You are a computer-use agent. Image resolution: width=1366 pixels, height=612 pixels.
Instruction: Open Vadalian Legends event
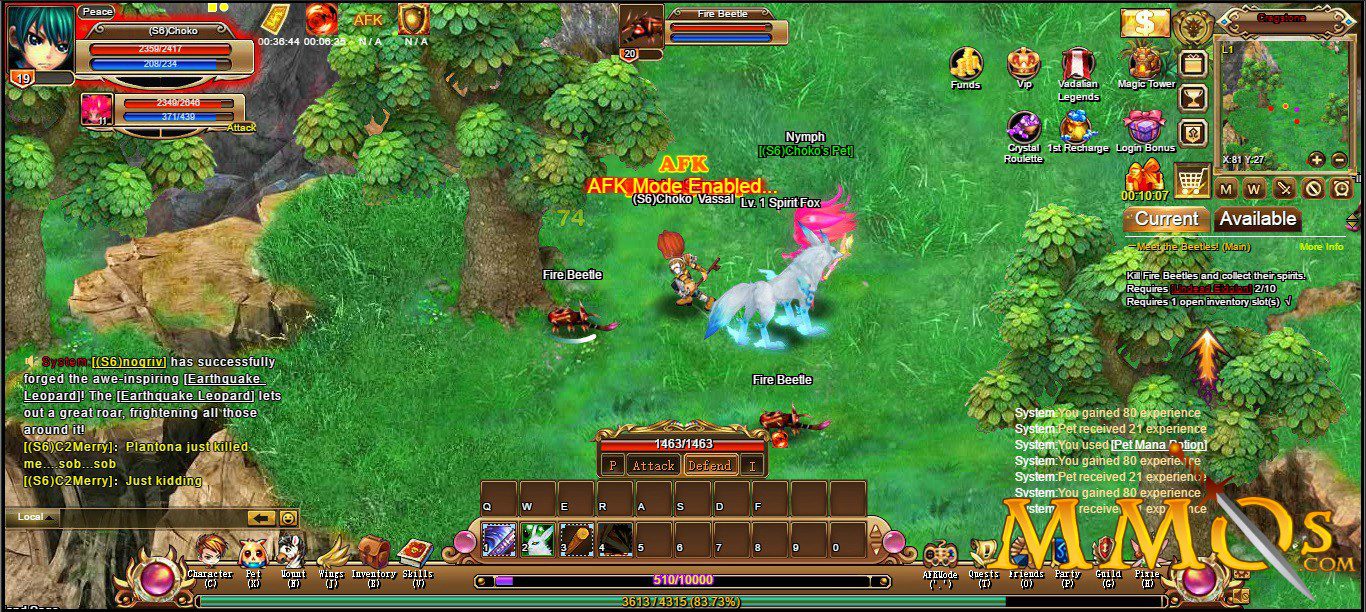pyautogui.click(x=1077, y=64)
